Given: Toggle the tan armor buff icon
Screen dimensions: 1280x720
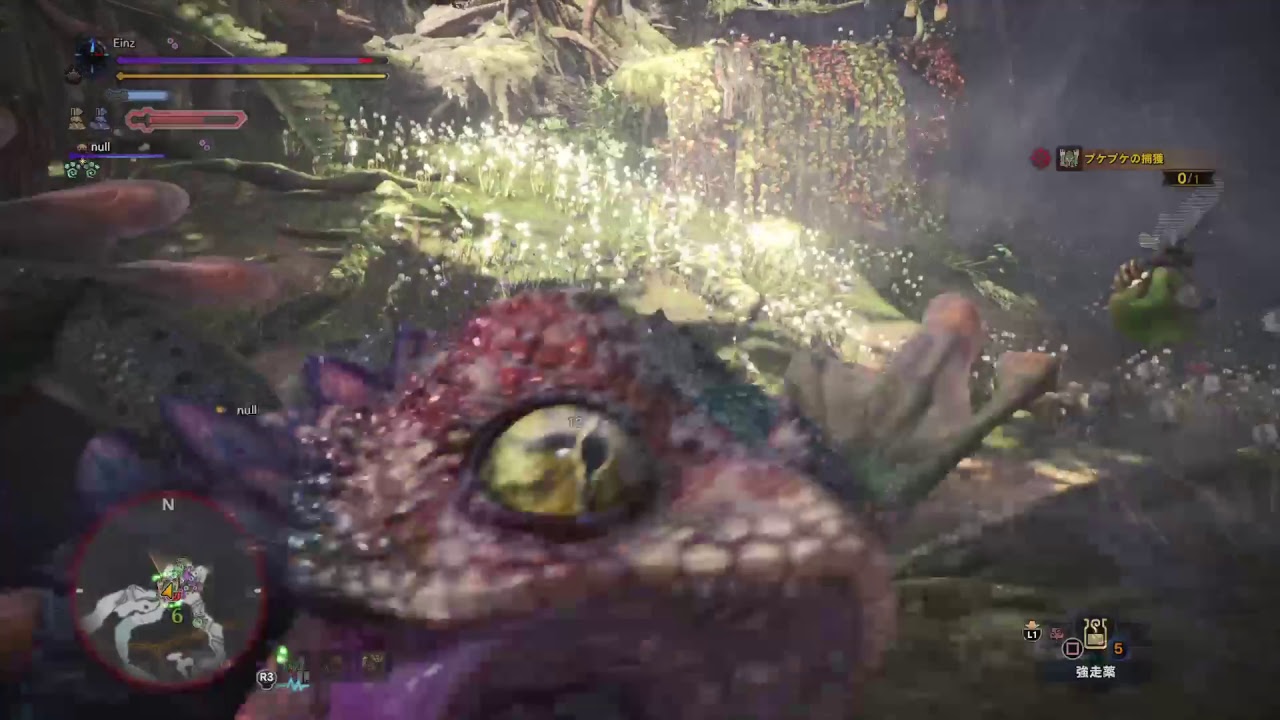Looking at the screenshot, I should pyautogui.click(x=77, y=117).
